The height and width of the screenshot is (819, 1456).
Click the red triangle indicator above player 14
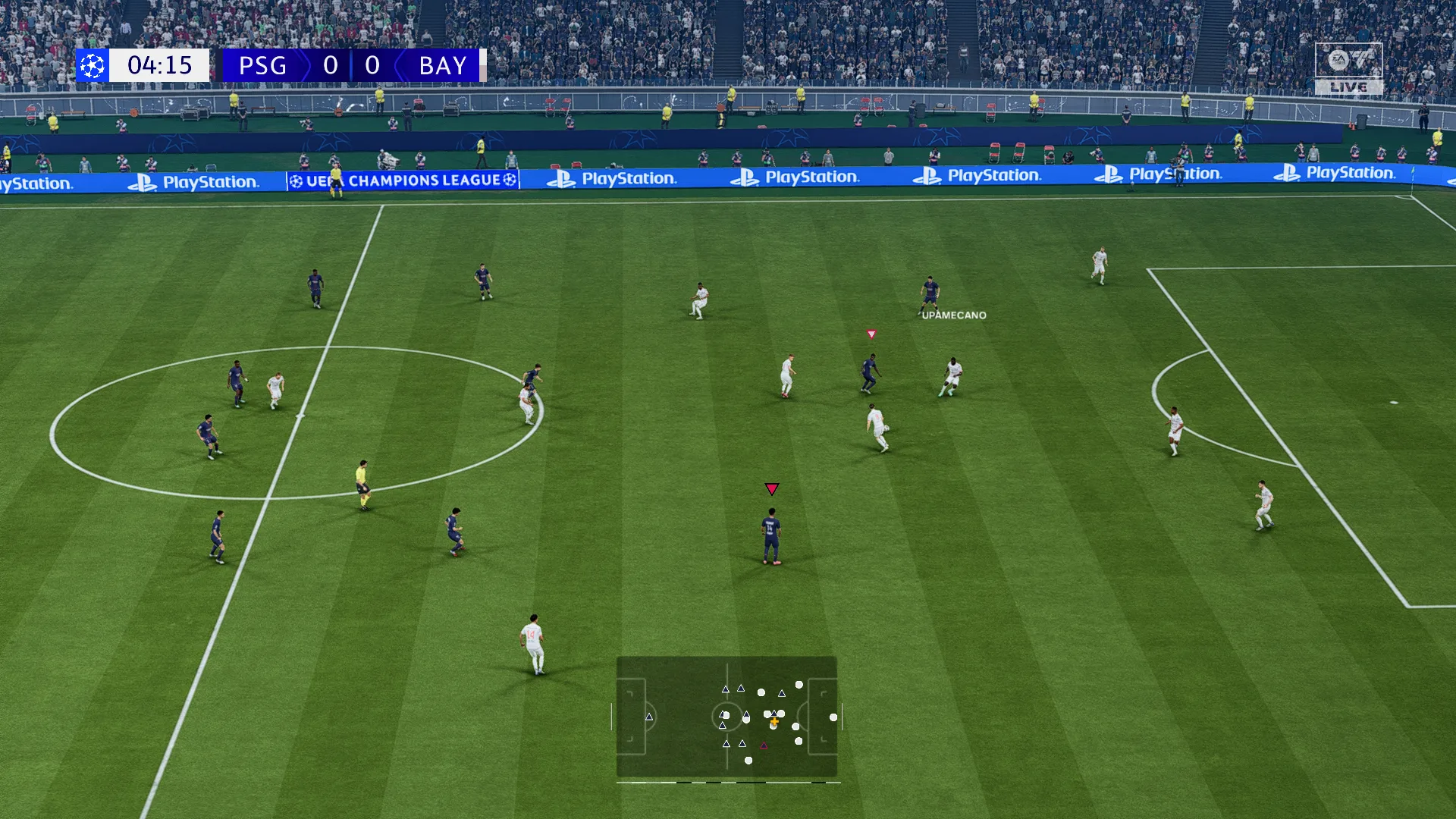point(772,488)
